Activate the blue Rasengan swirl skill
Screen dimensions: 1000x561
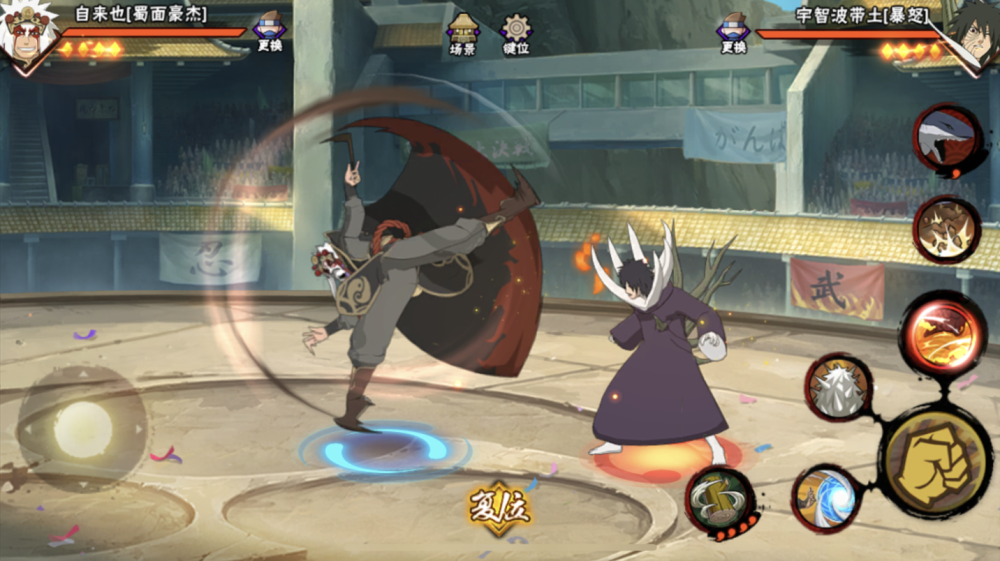coord(826,497)
